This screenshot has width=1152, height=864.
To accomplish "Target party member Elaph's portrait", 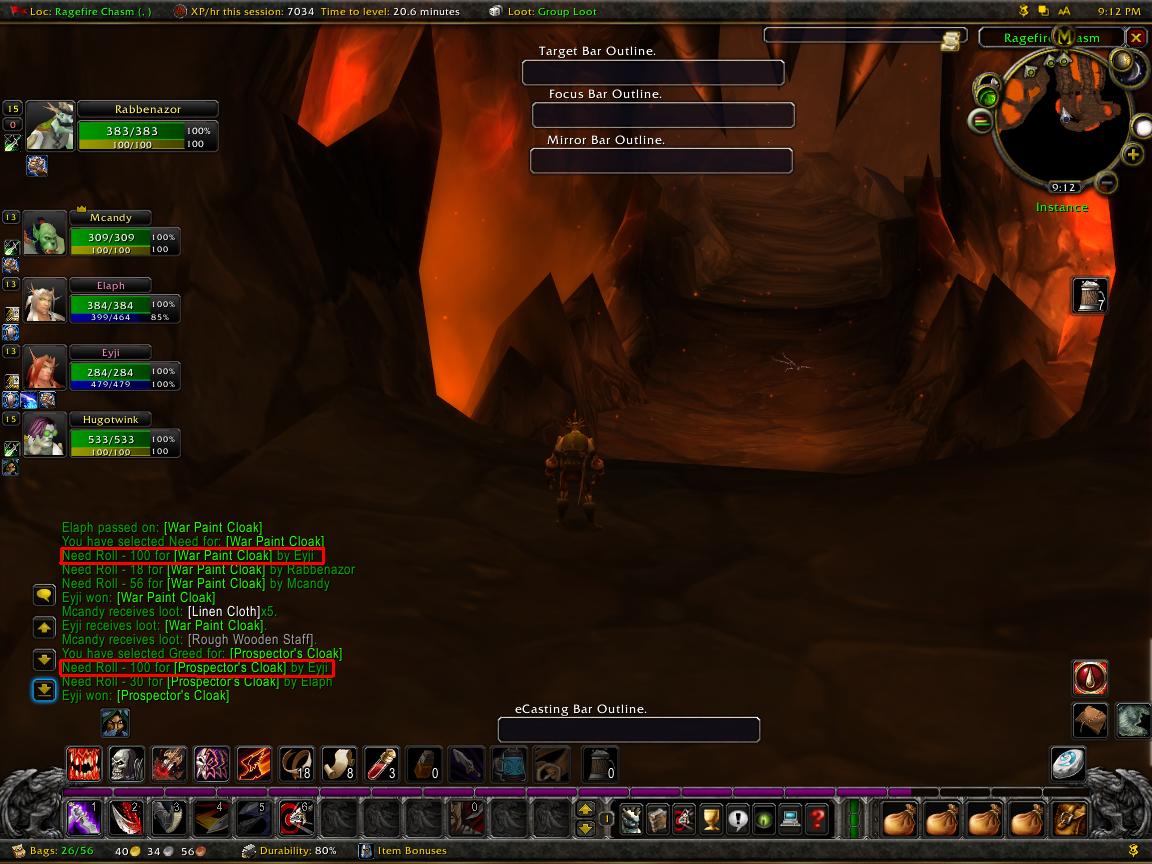I will point(45,300).
